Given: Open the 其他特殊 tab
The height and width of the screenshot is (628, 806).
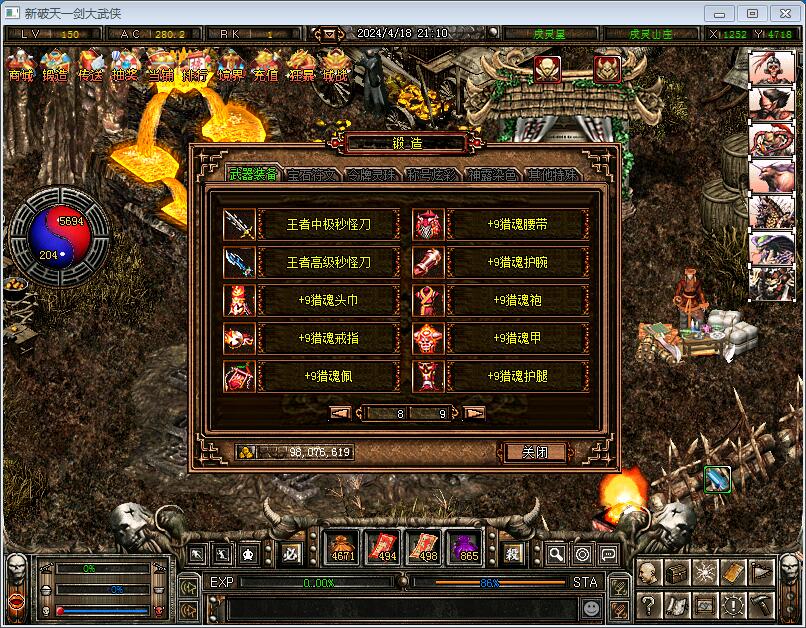Looking at the screenshot, I should 552,175.
